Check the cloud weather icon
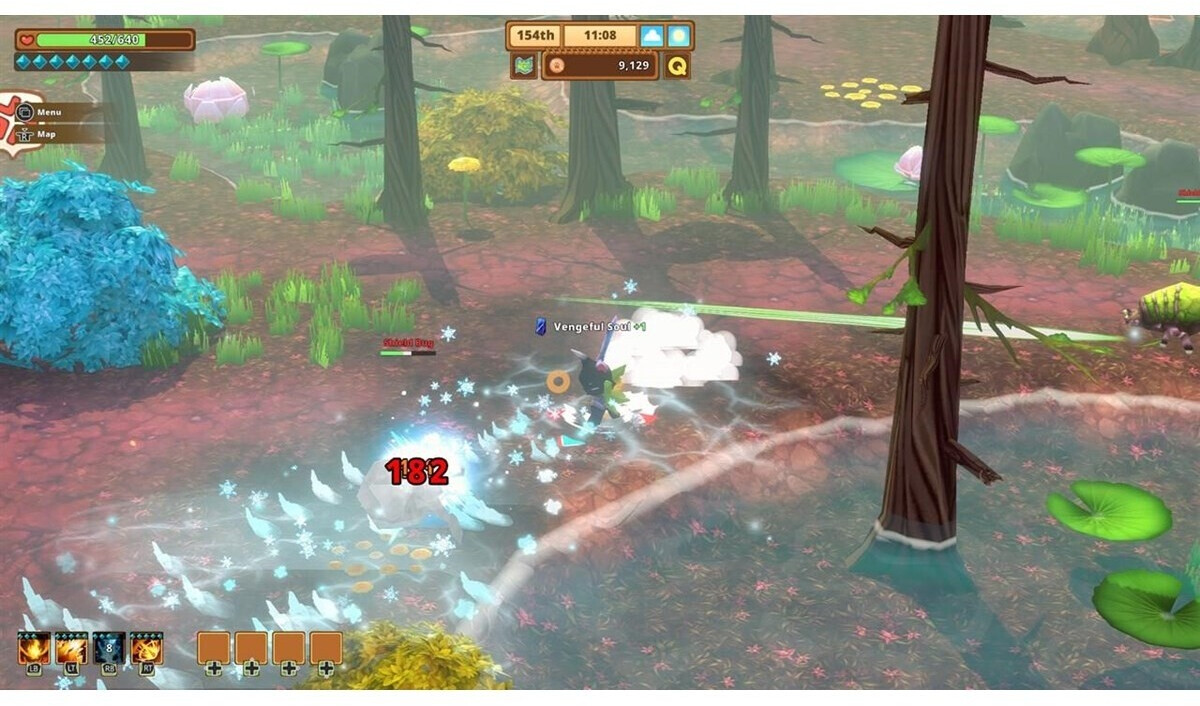Image resolution: width=1200 pixels, height=706 pixels. [x=652, y=37]
